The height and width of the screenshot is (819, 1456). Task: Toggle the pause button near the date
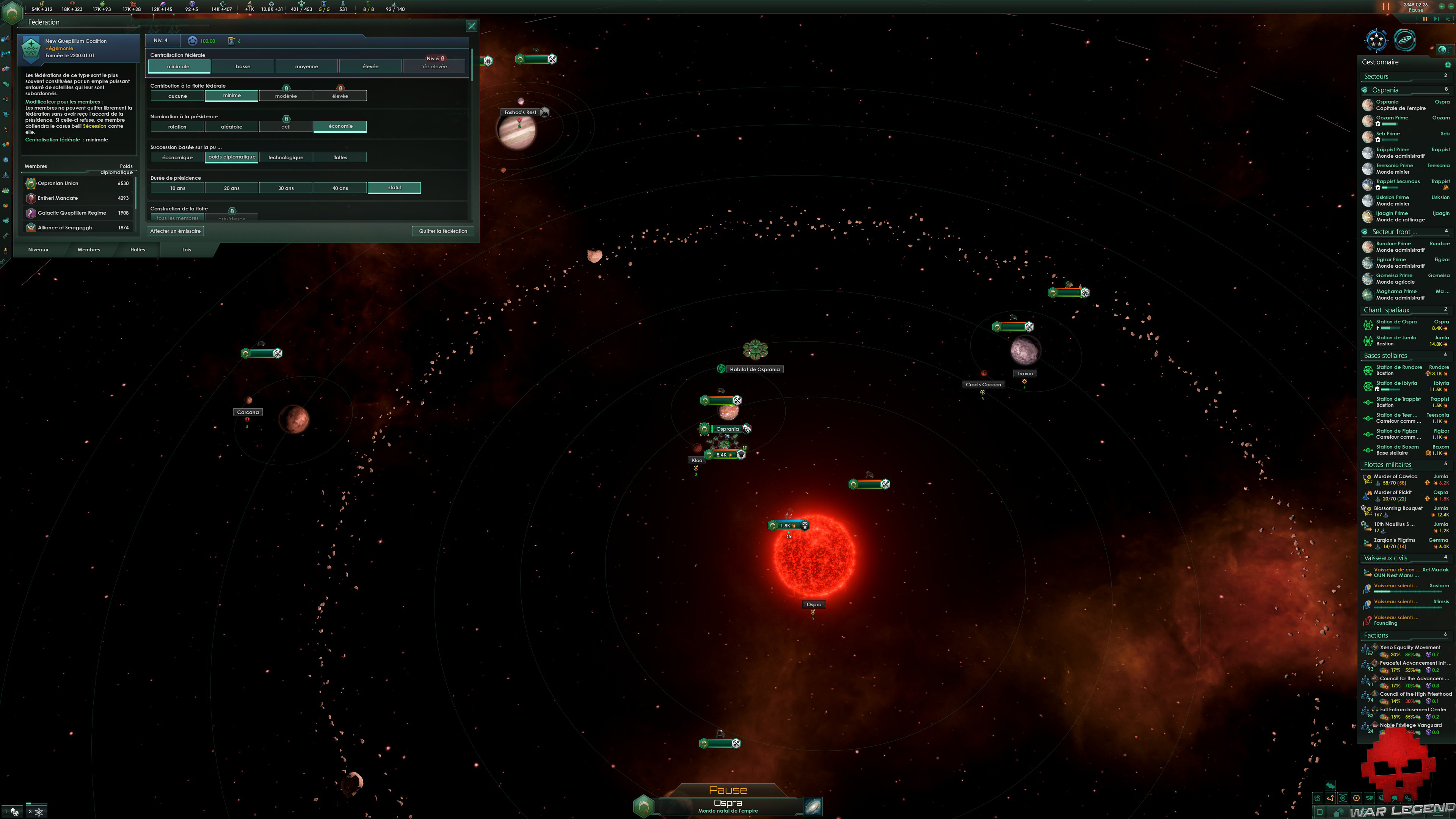click(1385, 7)
